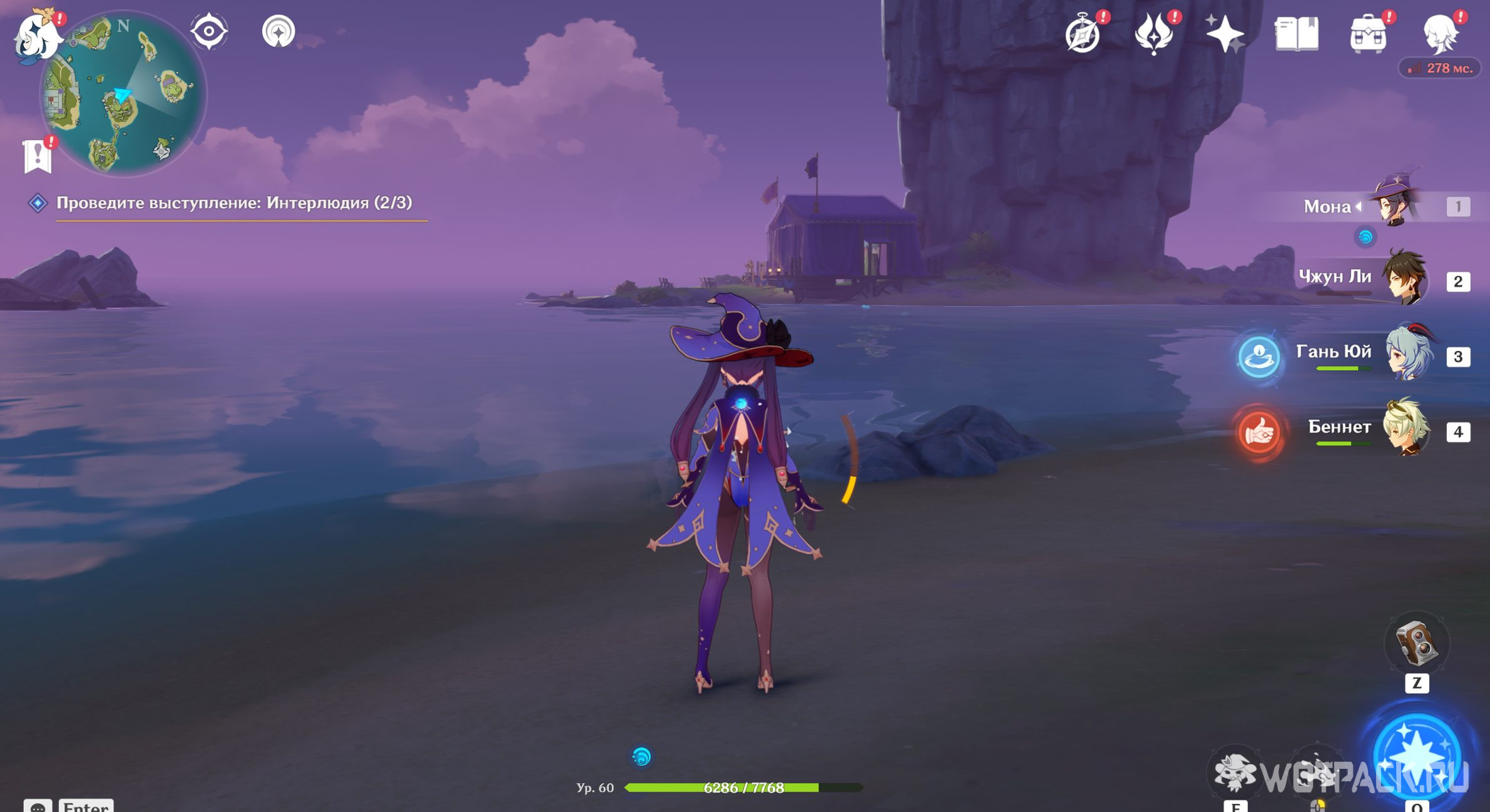
Task: Open the battle pass emblem icon
Action: [1154, 34]
